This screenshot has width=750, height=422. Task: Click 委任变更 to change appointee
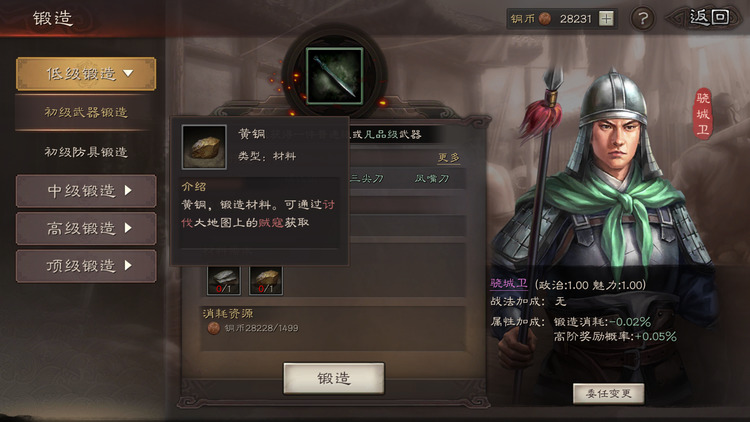pyautogui.click(x=608, y=393)
